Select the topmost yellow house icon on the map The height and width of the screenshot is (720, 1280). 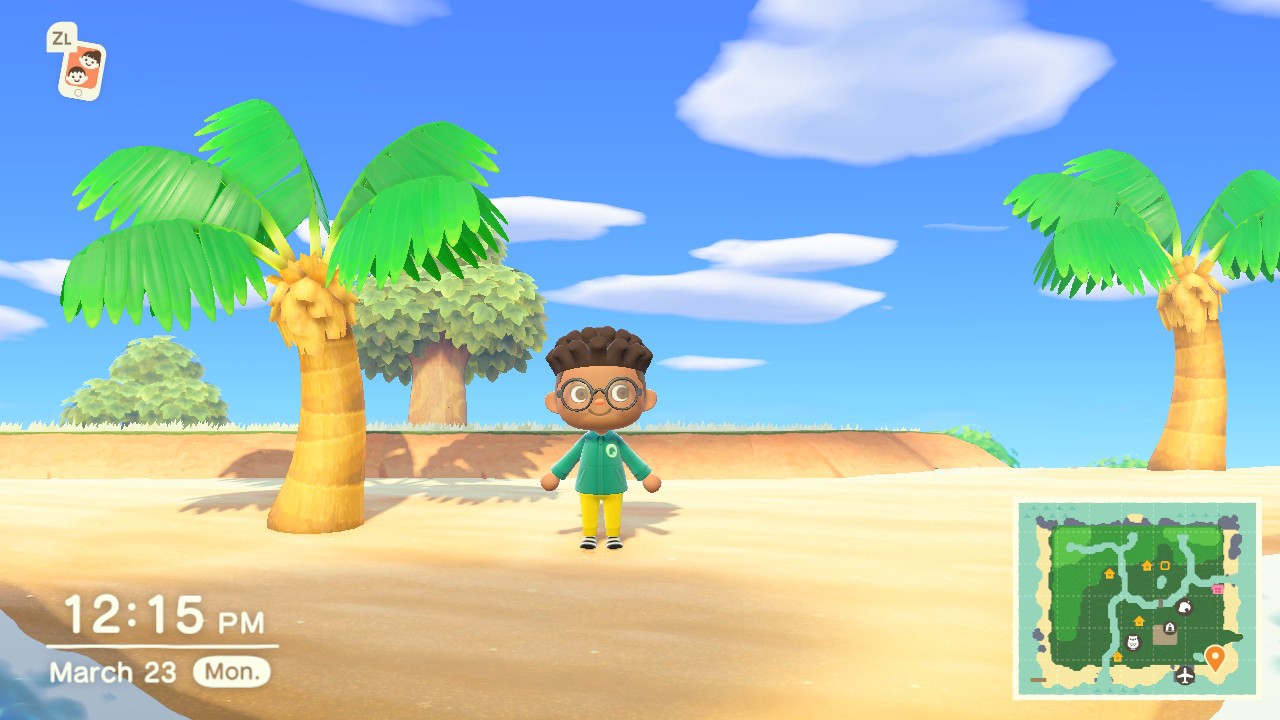1146,567
